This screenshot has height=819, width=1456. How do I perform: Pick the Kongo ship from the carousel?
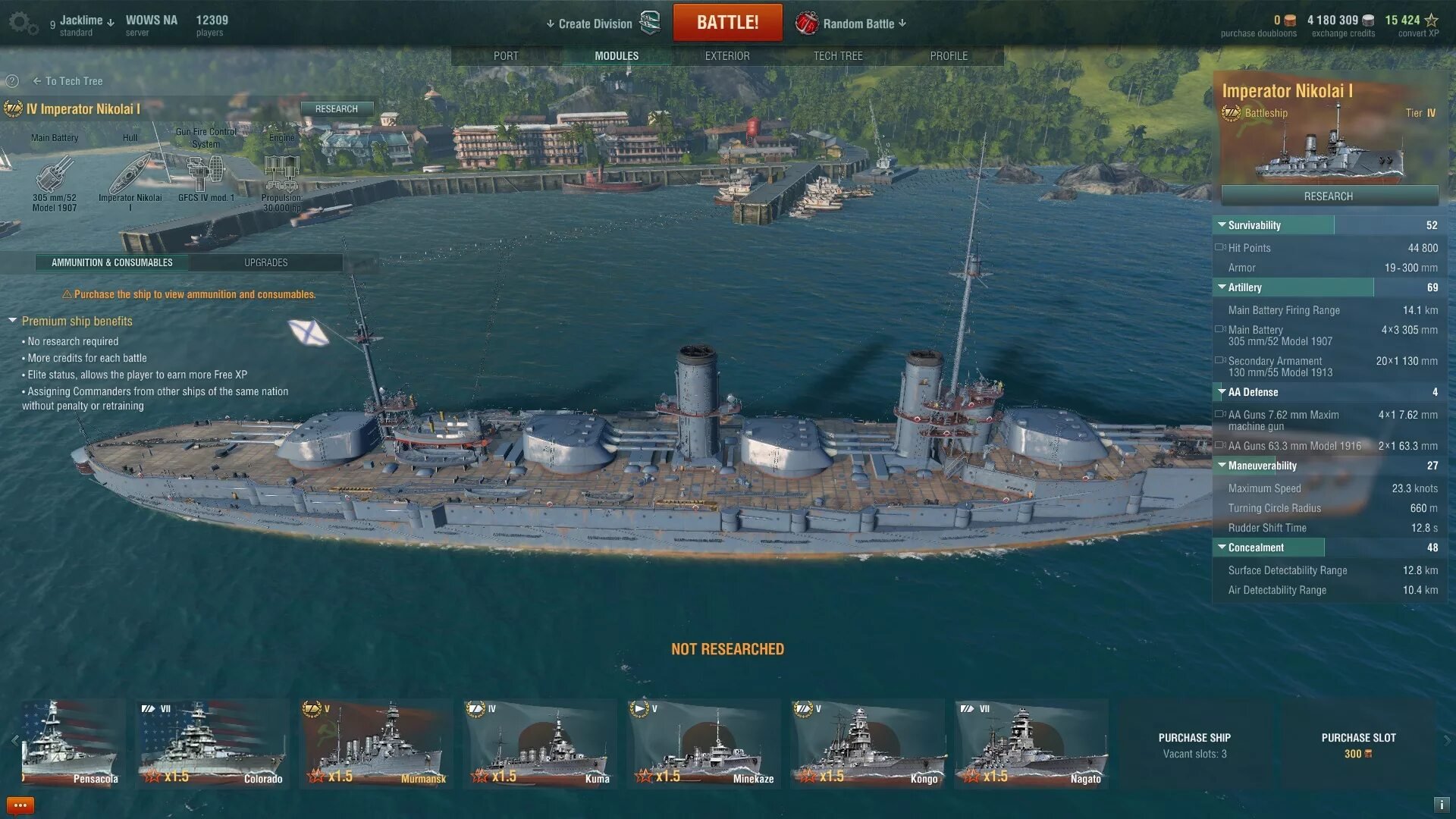coord(868,743)
